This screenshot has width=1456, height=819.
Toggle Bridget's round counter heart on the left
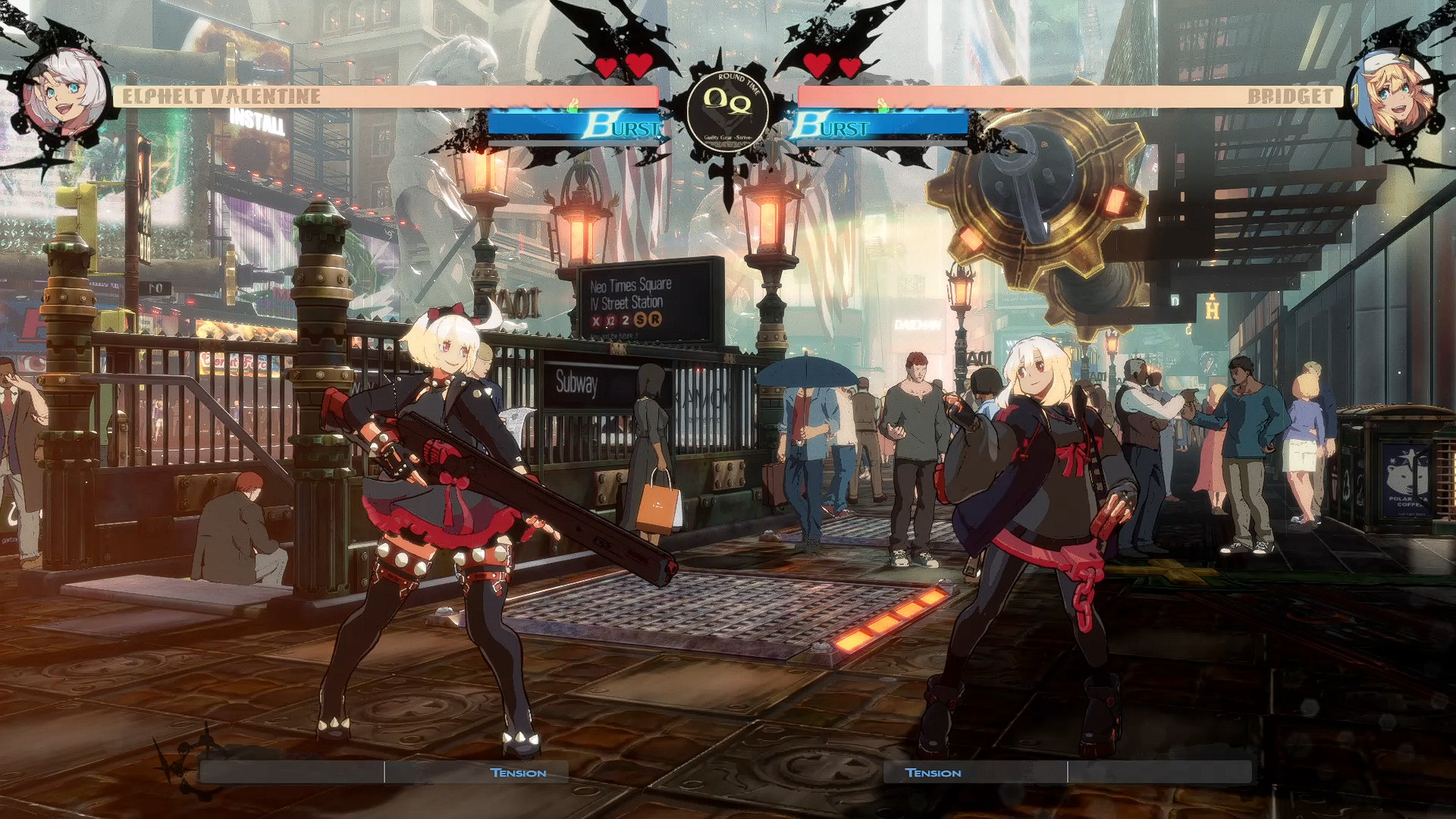click(817, 66)
